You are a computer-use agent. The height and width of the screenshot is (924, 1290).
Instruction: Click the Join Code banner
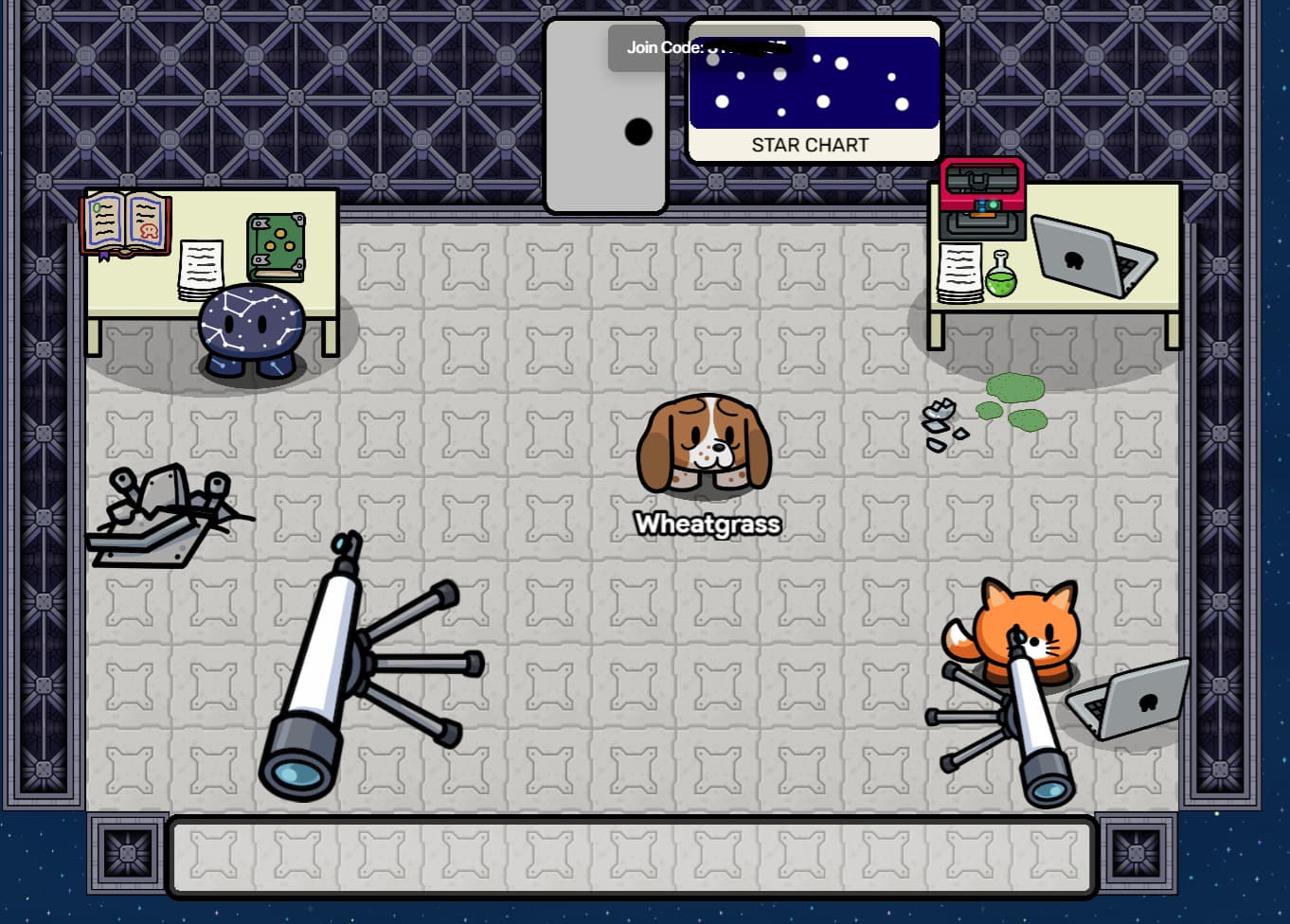coord(706,47)
